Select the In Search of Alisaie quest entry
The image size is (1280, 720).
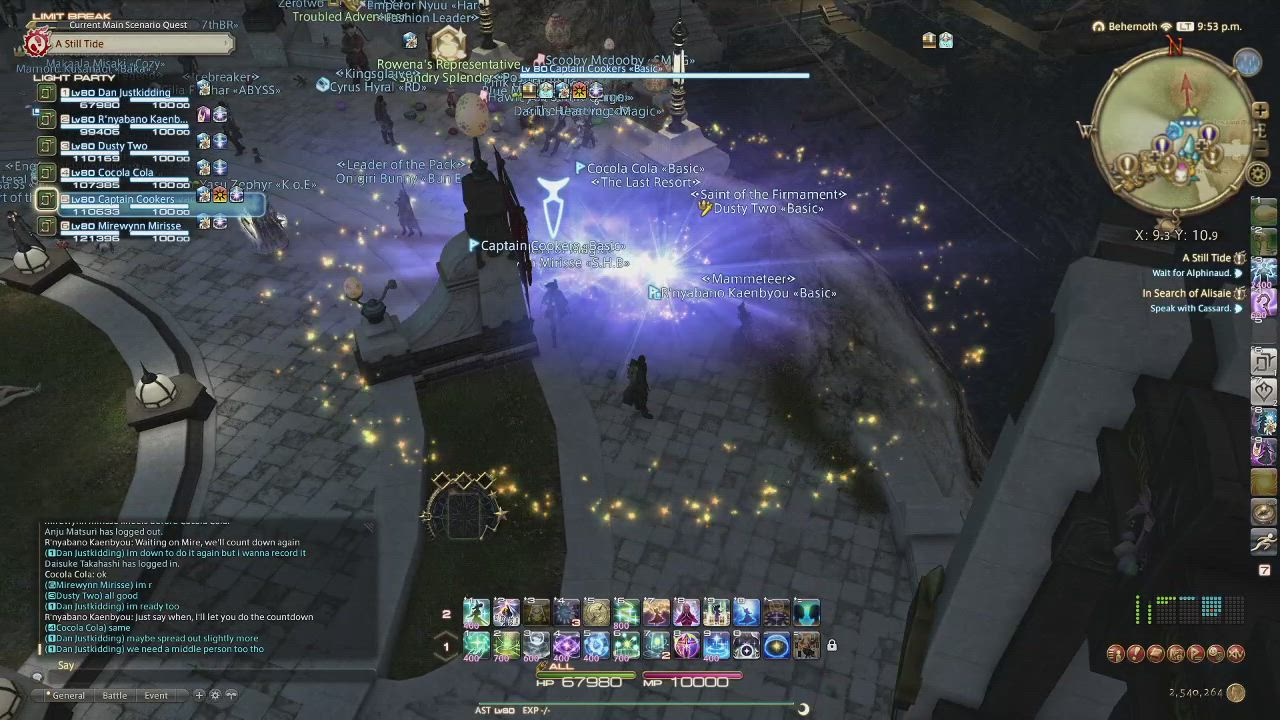point(1186,293)
